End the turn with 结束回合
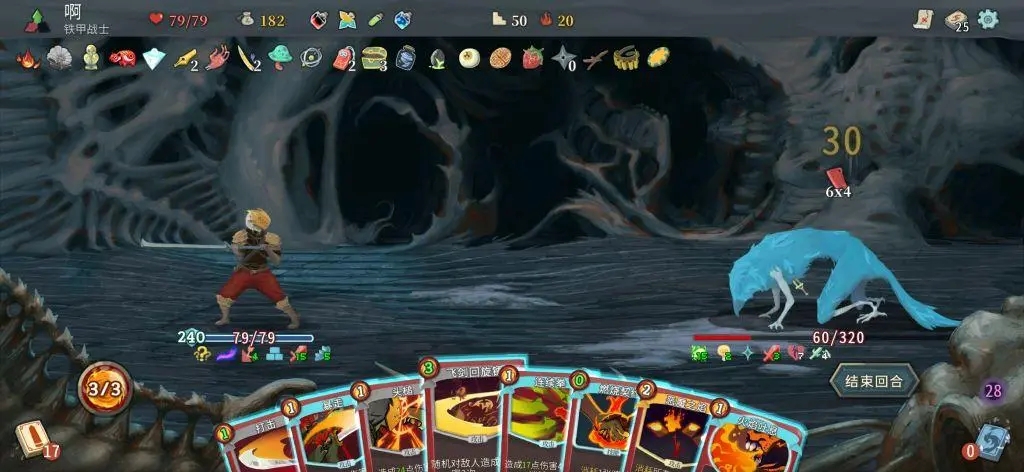 click(x=873, y=381)
